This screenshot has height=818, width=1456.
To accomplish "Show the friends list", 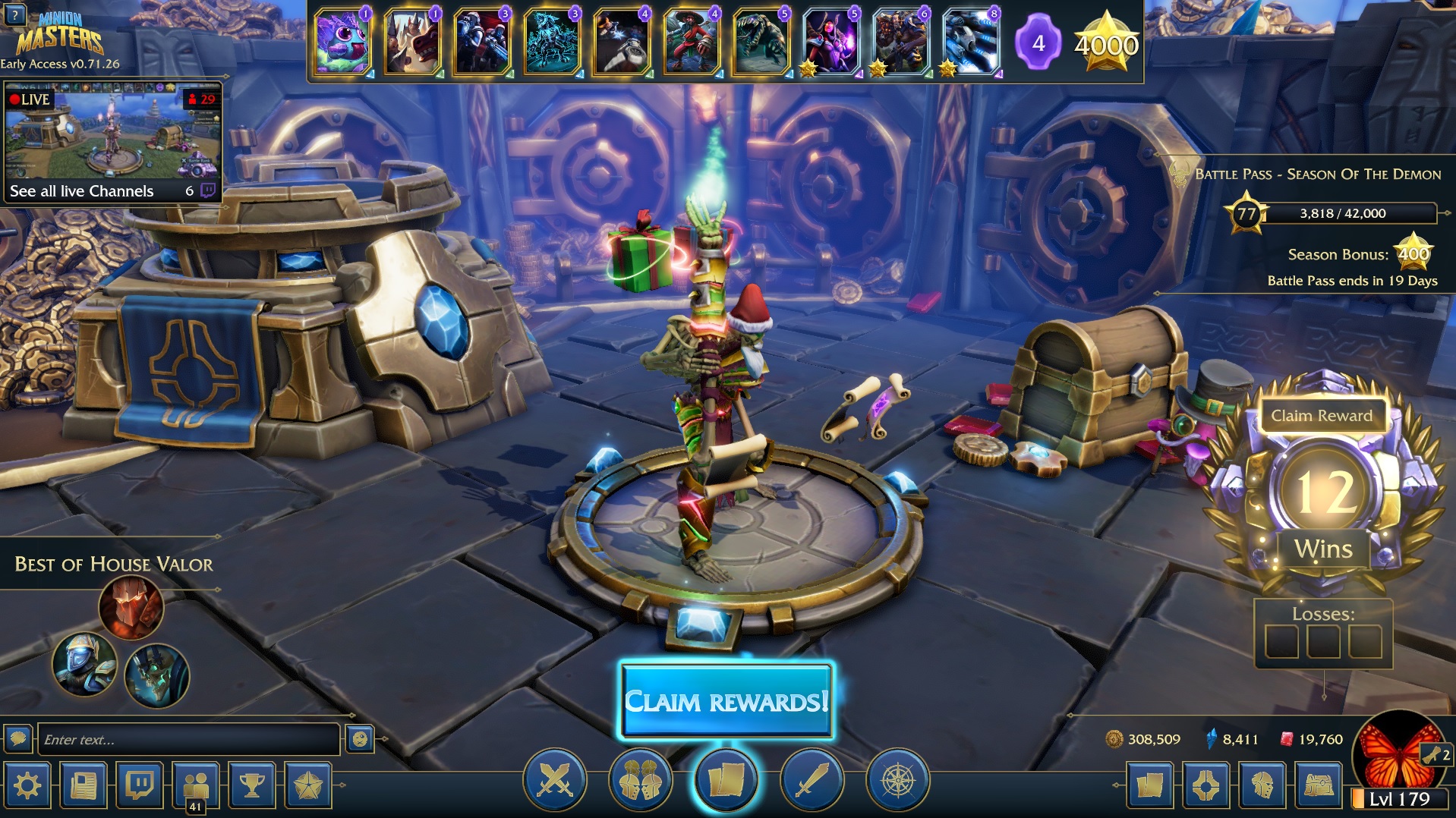I will 196,785.
